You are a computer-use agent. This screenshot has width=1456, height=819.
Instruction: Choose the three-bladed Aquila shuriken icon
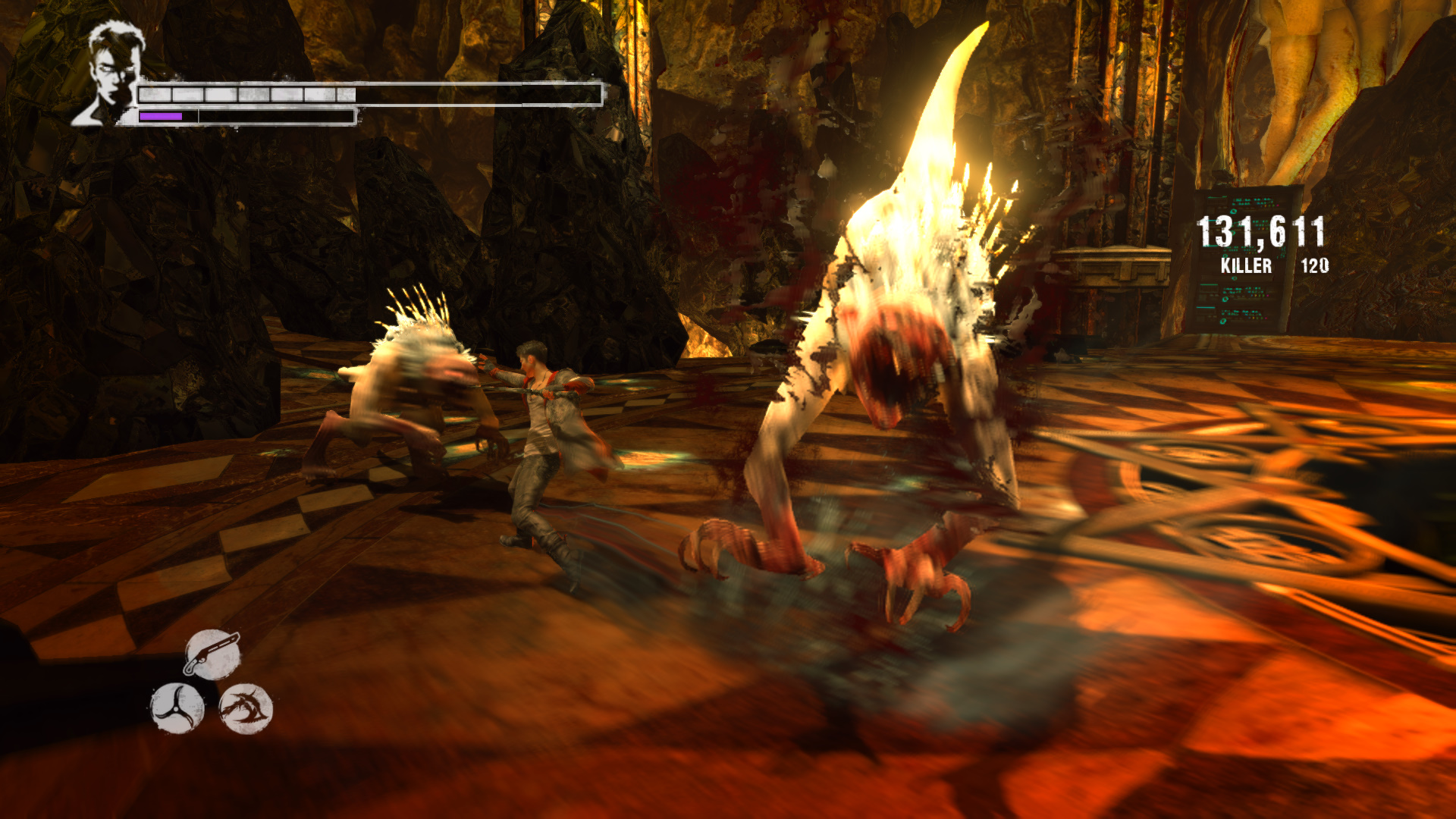[x=177, y=708]
